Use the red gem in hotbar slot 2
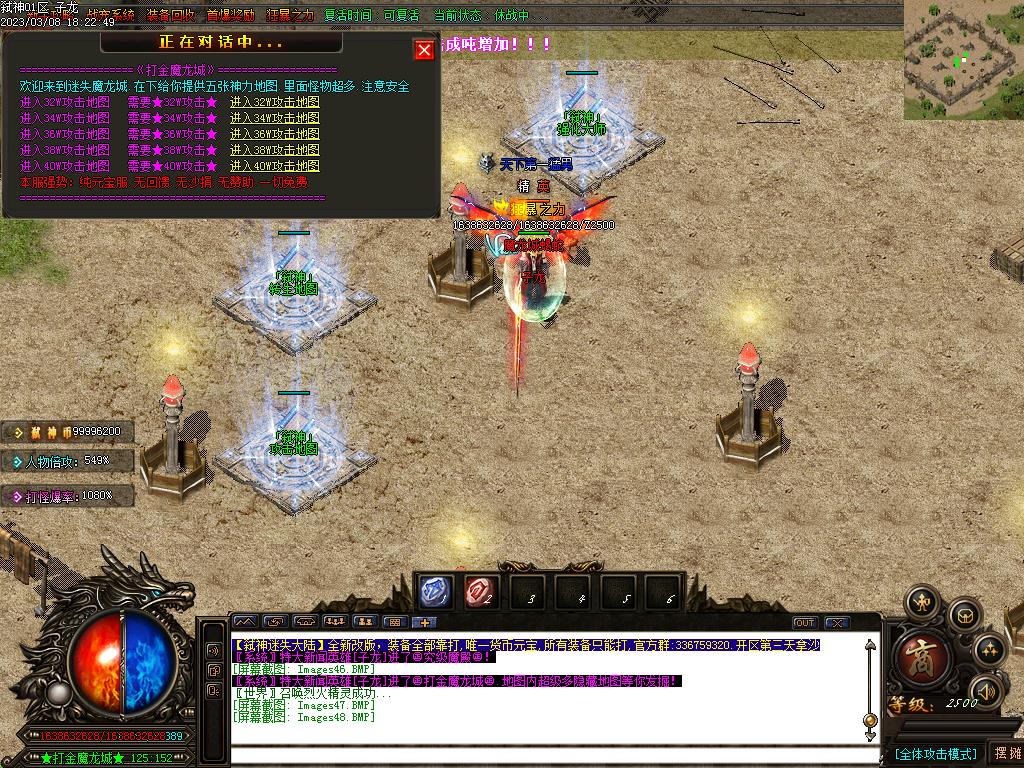 click(481, 592)
